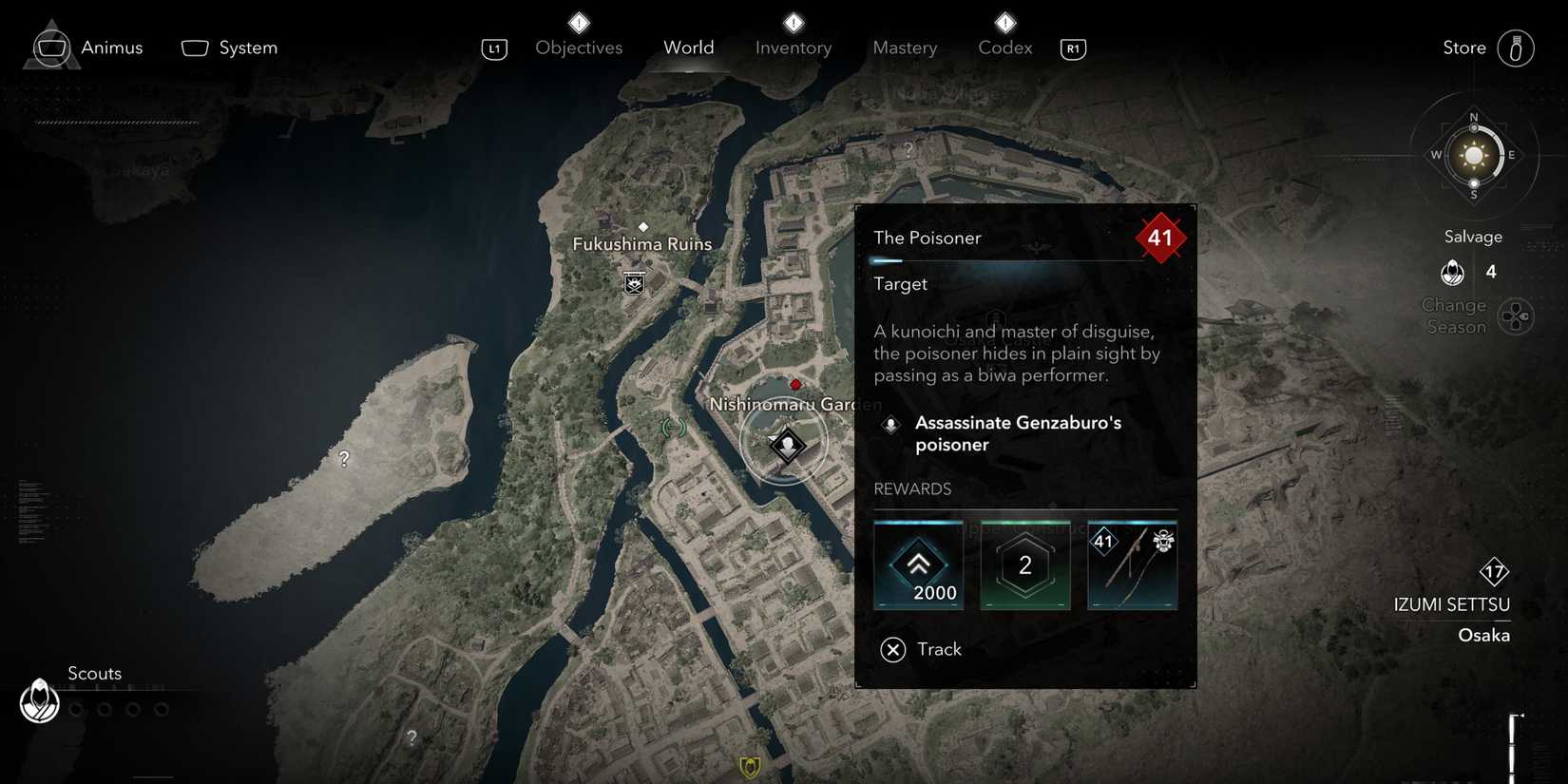
Task: Open the Mastery tab
Action: tap(905, 48)
